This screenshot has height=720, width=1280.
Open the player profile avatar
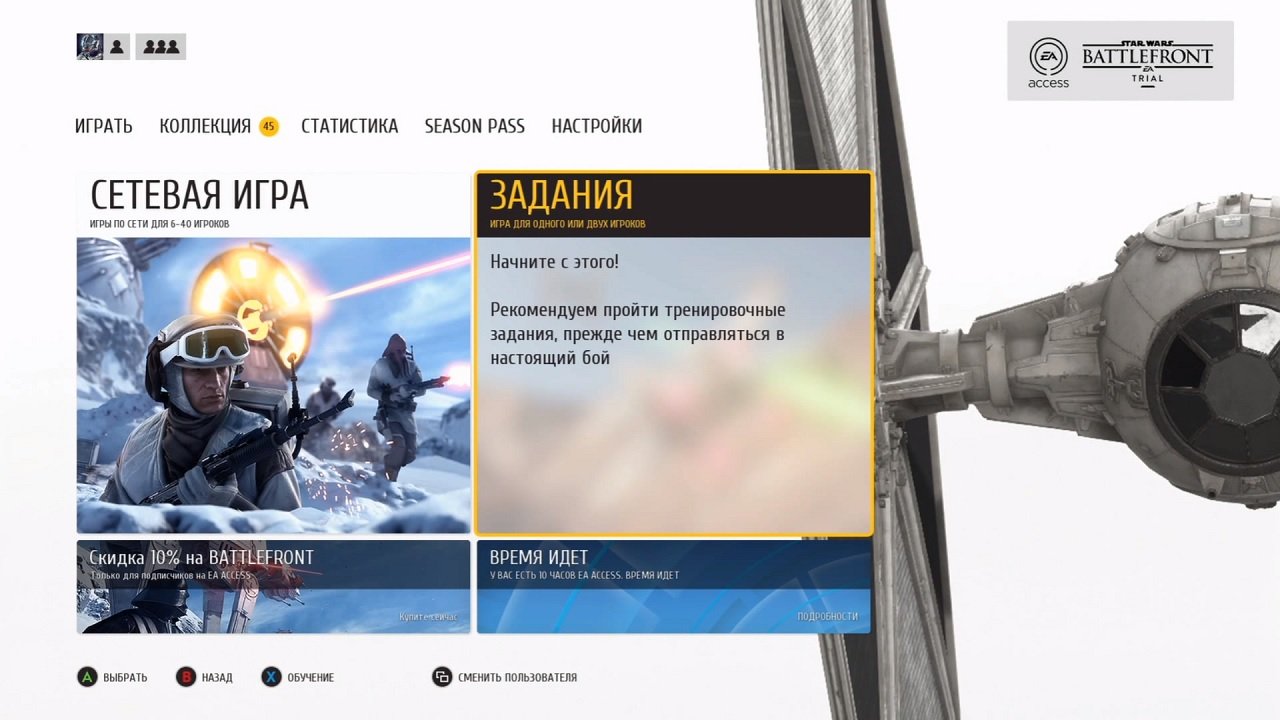click(x=89, y=46)
